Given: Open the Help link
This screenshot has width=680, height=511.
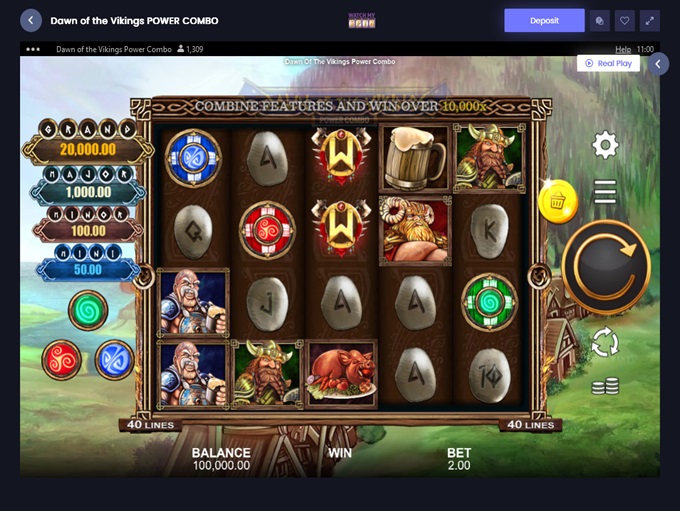Looking at the screenshot, I should 623,49.
